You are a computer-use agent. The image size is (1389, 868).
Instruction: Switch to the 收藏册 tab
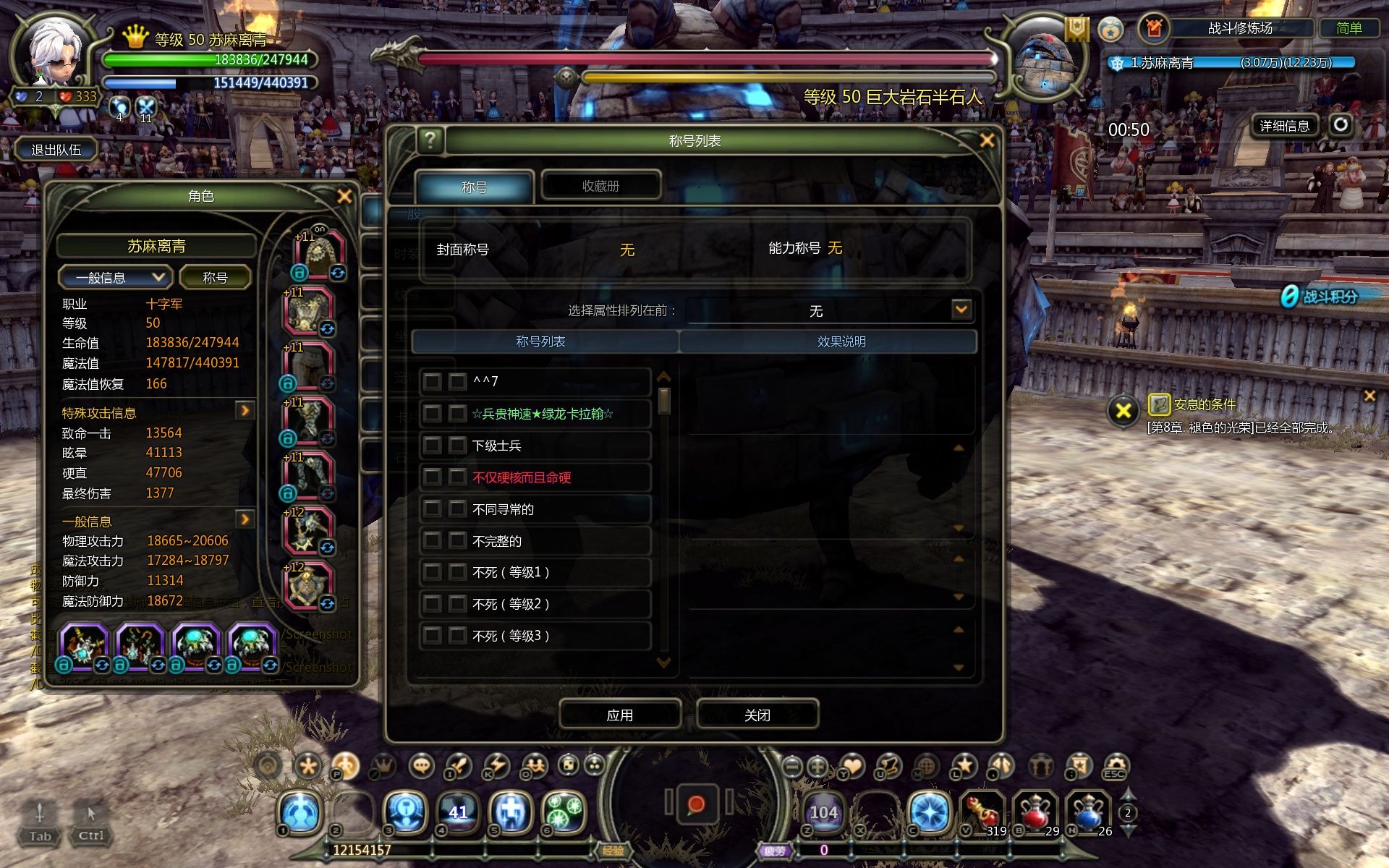tap(600, 186)
